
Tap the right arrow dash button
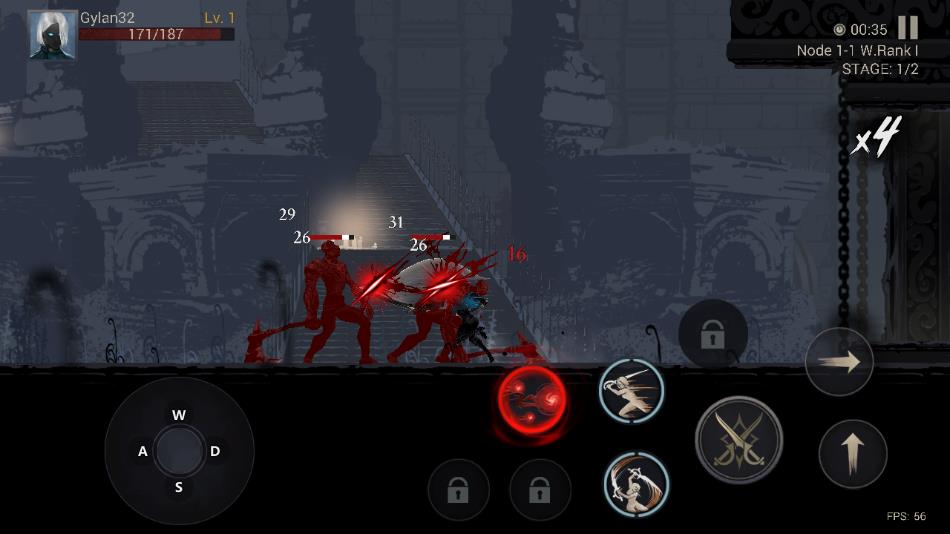pos(839,362)
